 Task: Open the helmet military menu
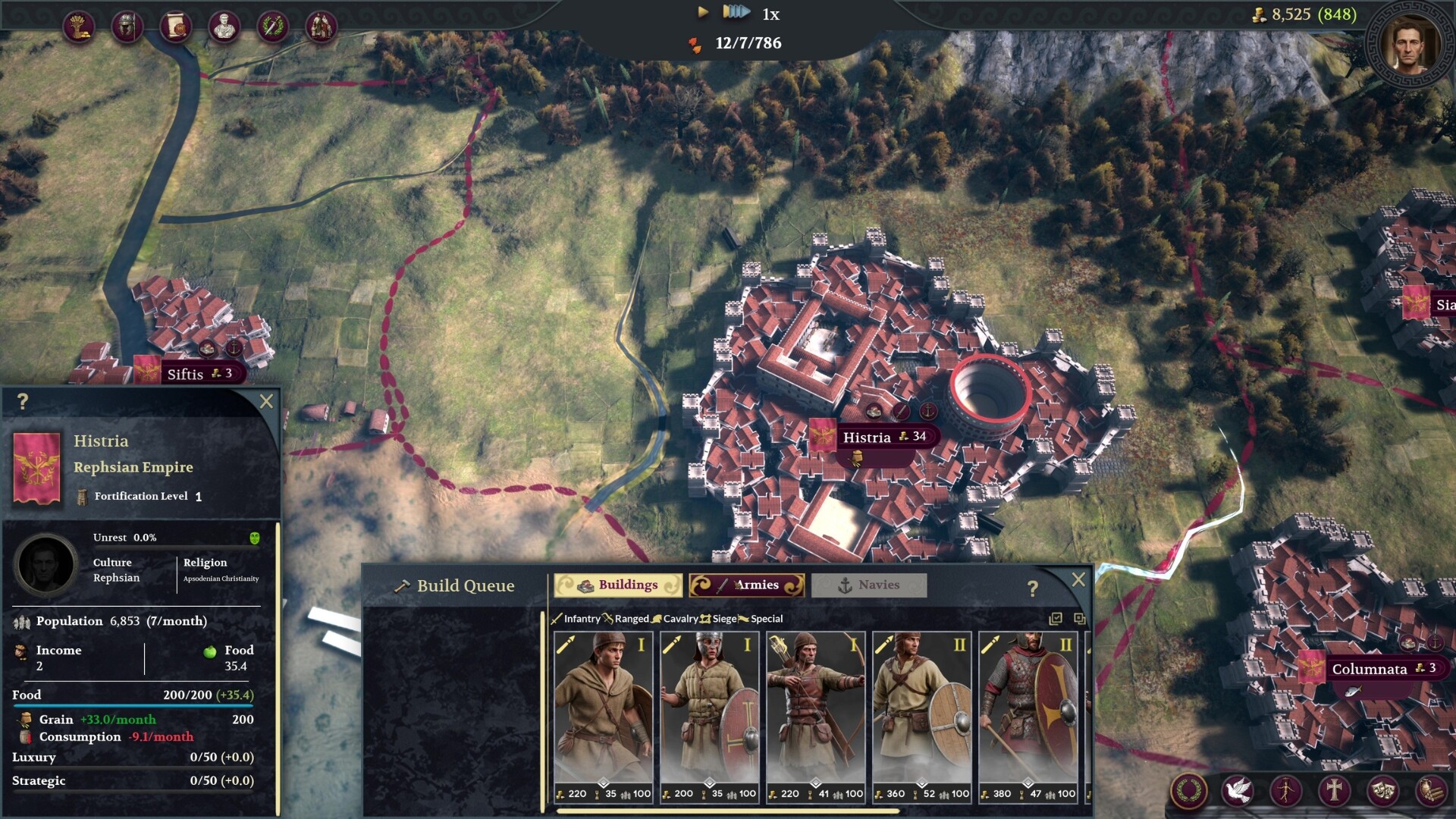(x=127, y=27)
